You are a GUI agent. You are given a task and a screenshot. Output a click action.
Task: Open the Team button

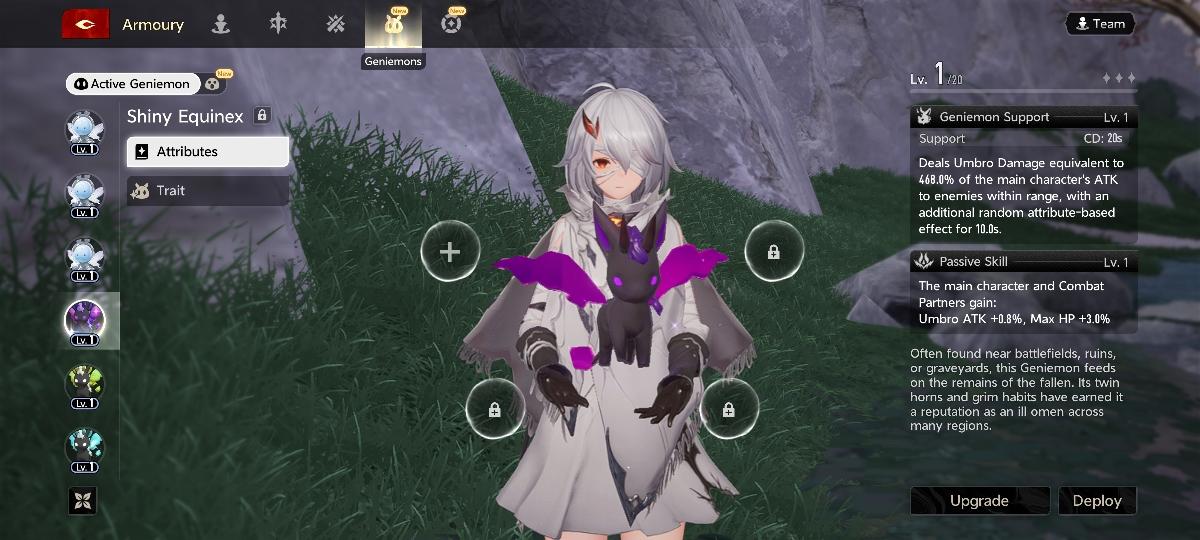1099,24
